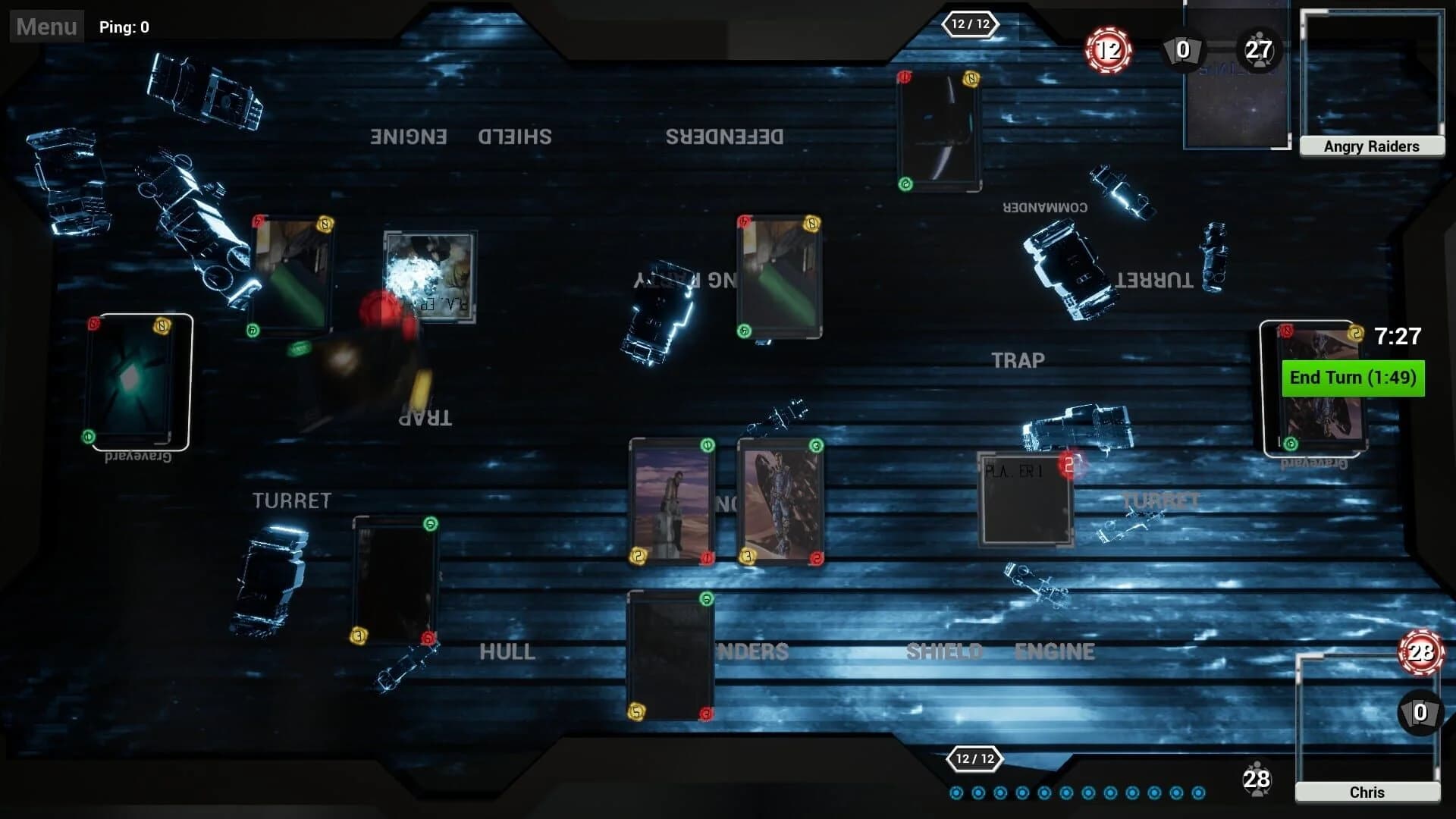The width and height of the screenshot is (1456, 819).
Task: Click the Ping: 0 indicator
Action: pyautogui.click(x=124, y=27)
